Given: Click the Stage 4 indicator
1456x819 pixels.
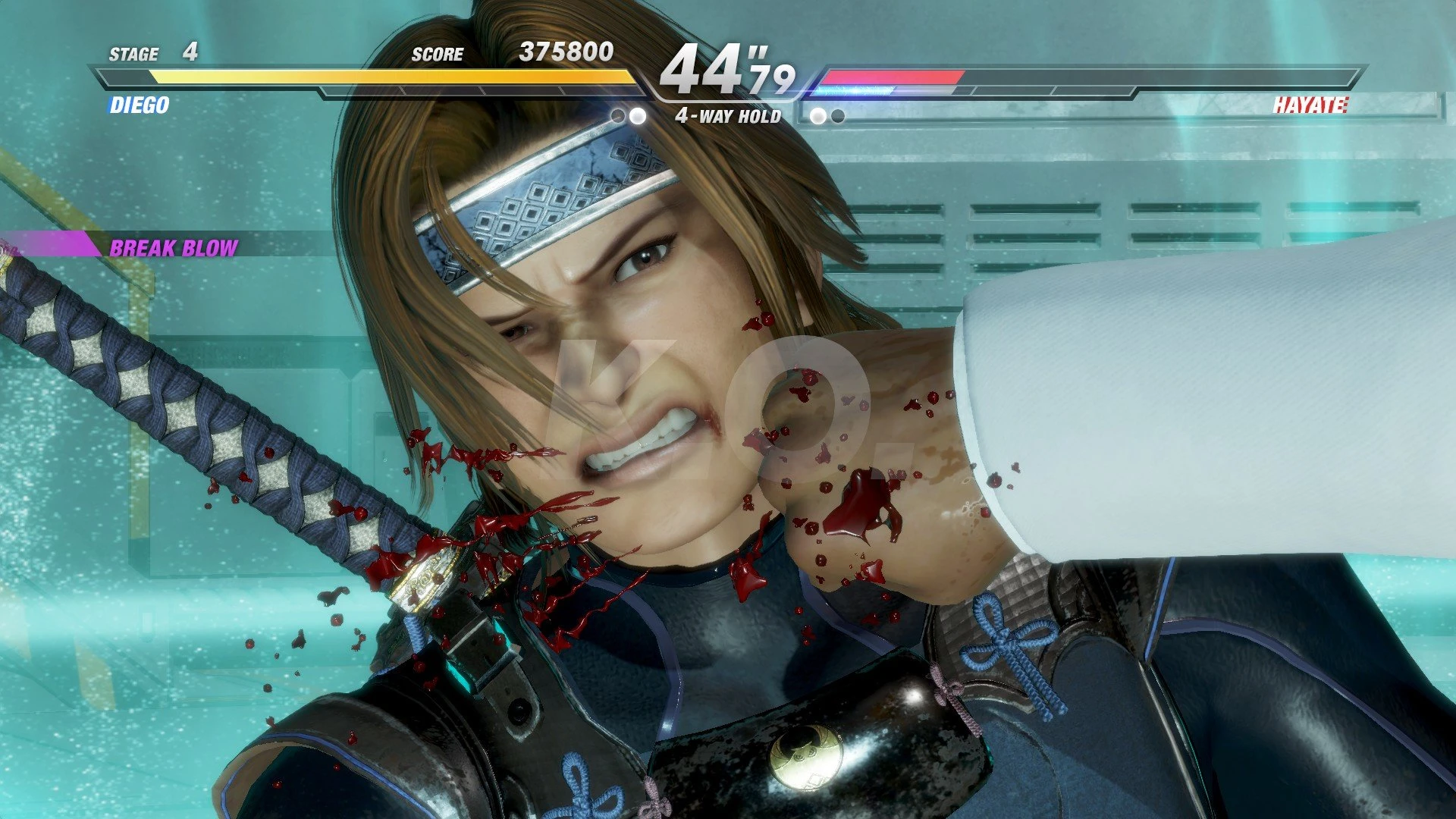Looking at the screenshot, I should 152,53.
